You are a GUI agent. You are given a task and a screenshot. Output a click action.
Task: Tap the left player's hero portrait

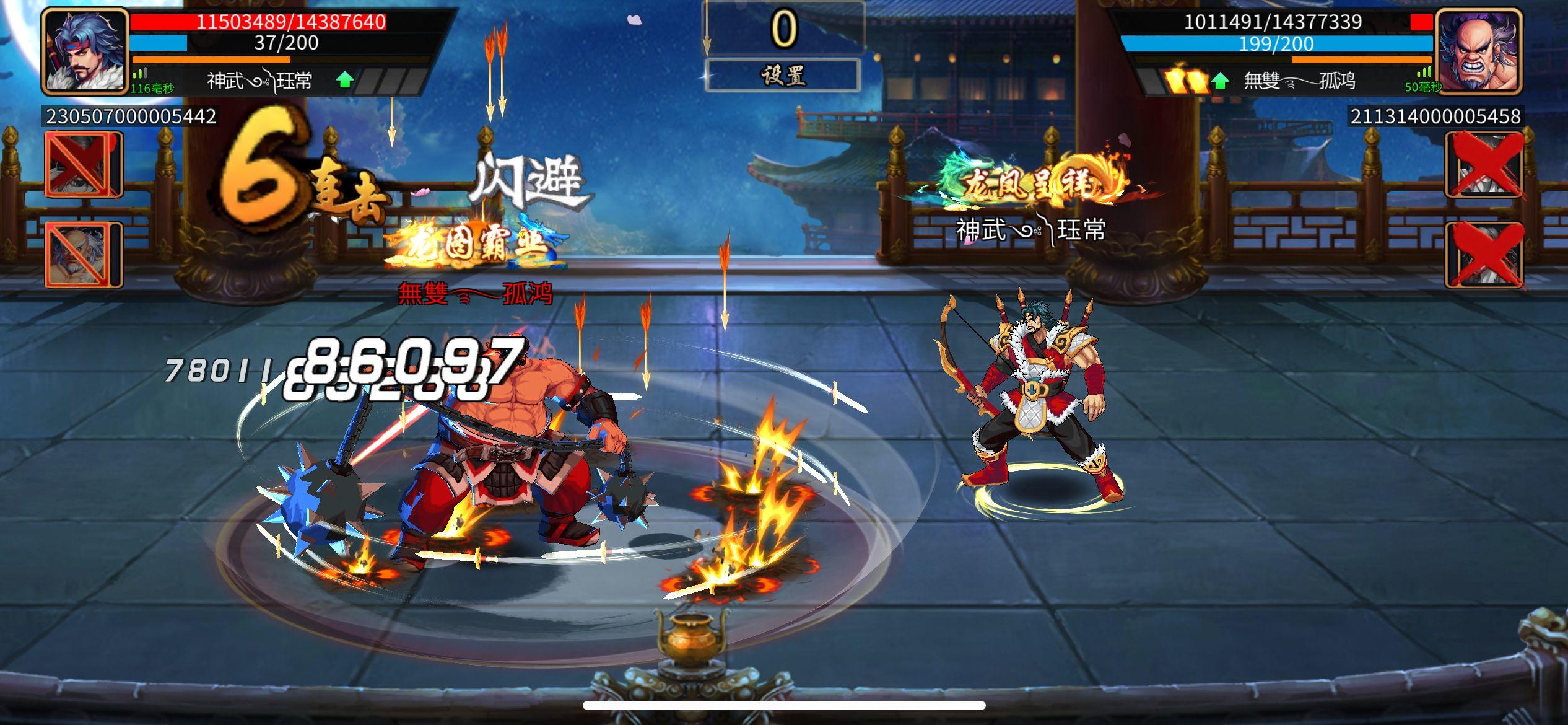point(84,53)
